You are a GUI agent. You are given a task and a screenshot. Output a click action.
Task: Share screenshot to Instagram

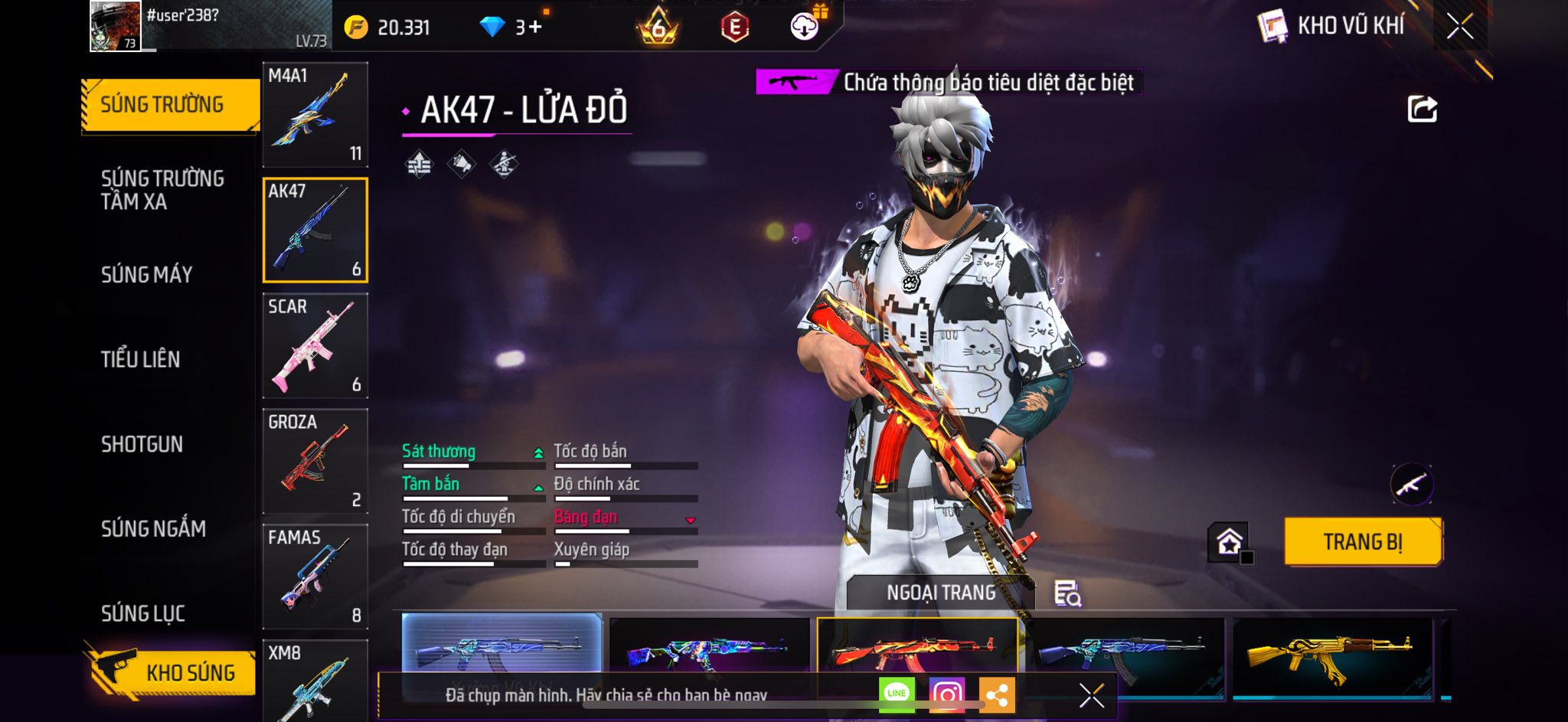click(946, 694)
